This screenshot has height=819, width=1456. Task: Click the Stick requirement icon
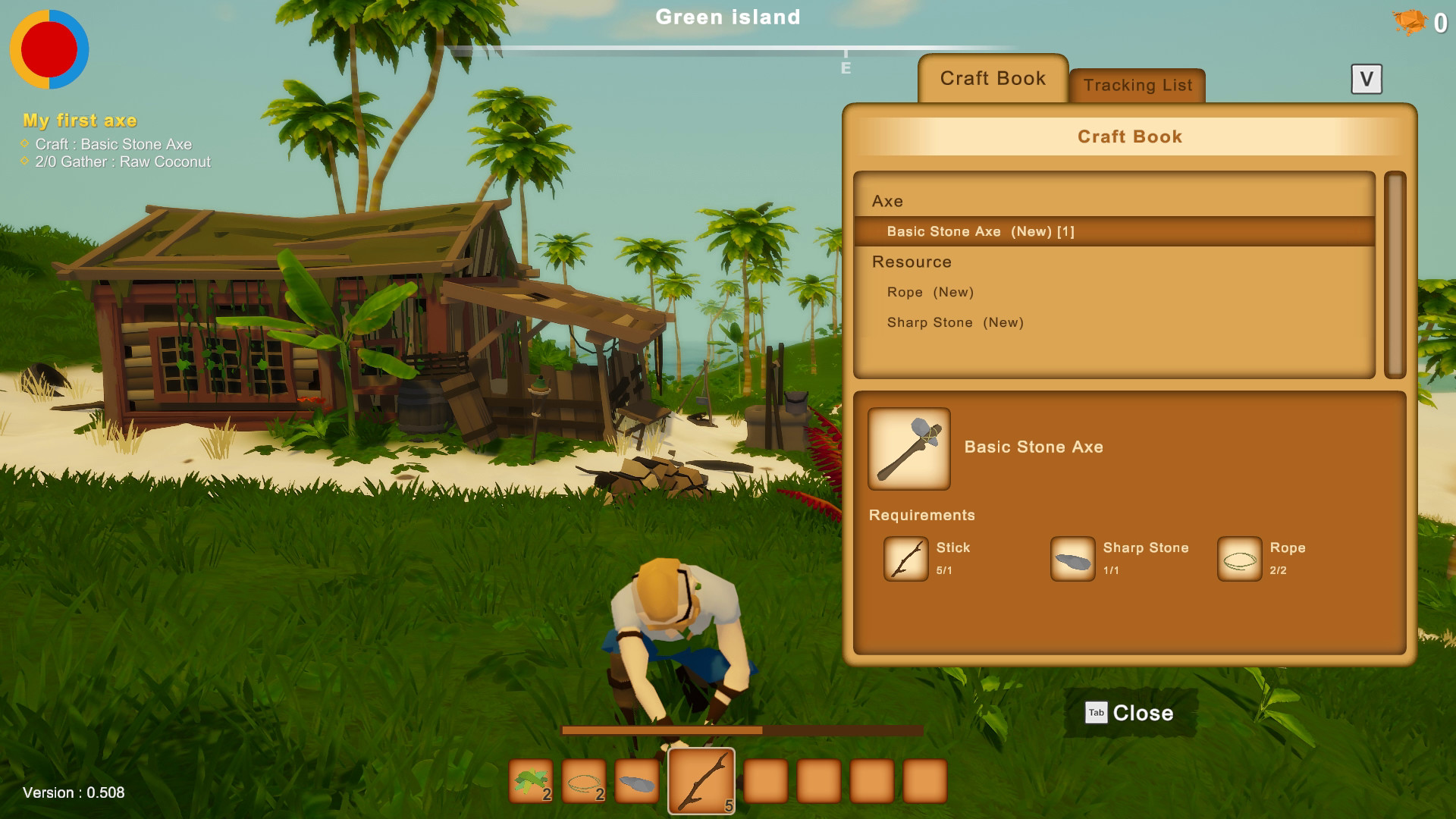[x=906, y=558]
